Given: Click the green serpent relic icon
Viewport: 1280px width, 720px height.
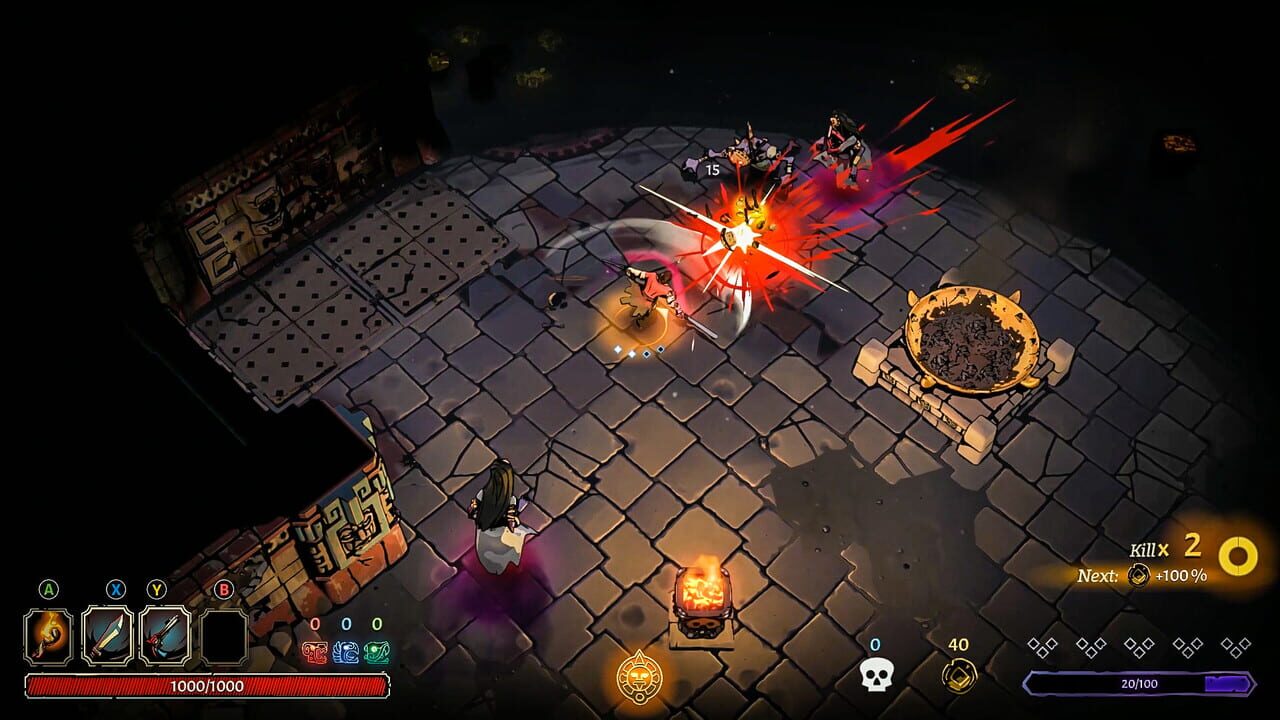Looking at the screenshot, I should point(376,650).
